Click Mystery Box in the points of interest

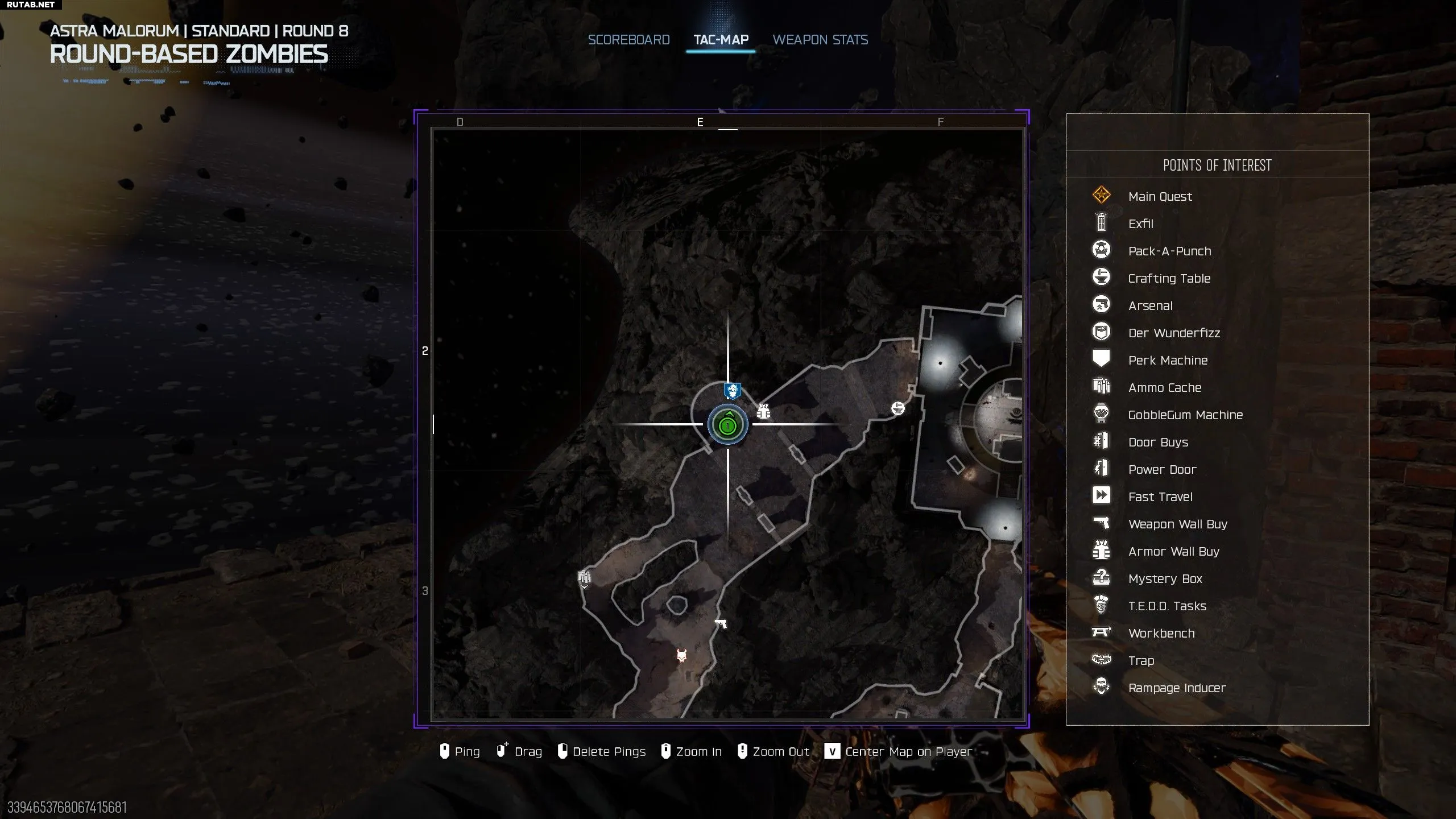tap(1165, 578)
